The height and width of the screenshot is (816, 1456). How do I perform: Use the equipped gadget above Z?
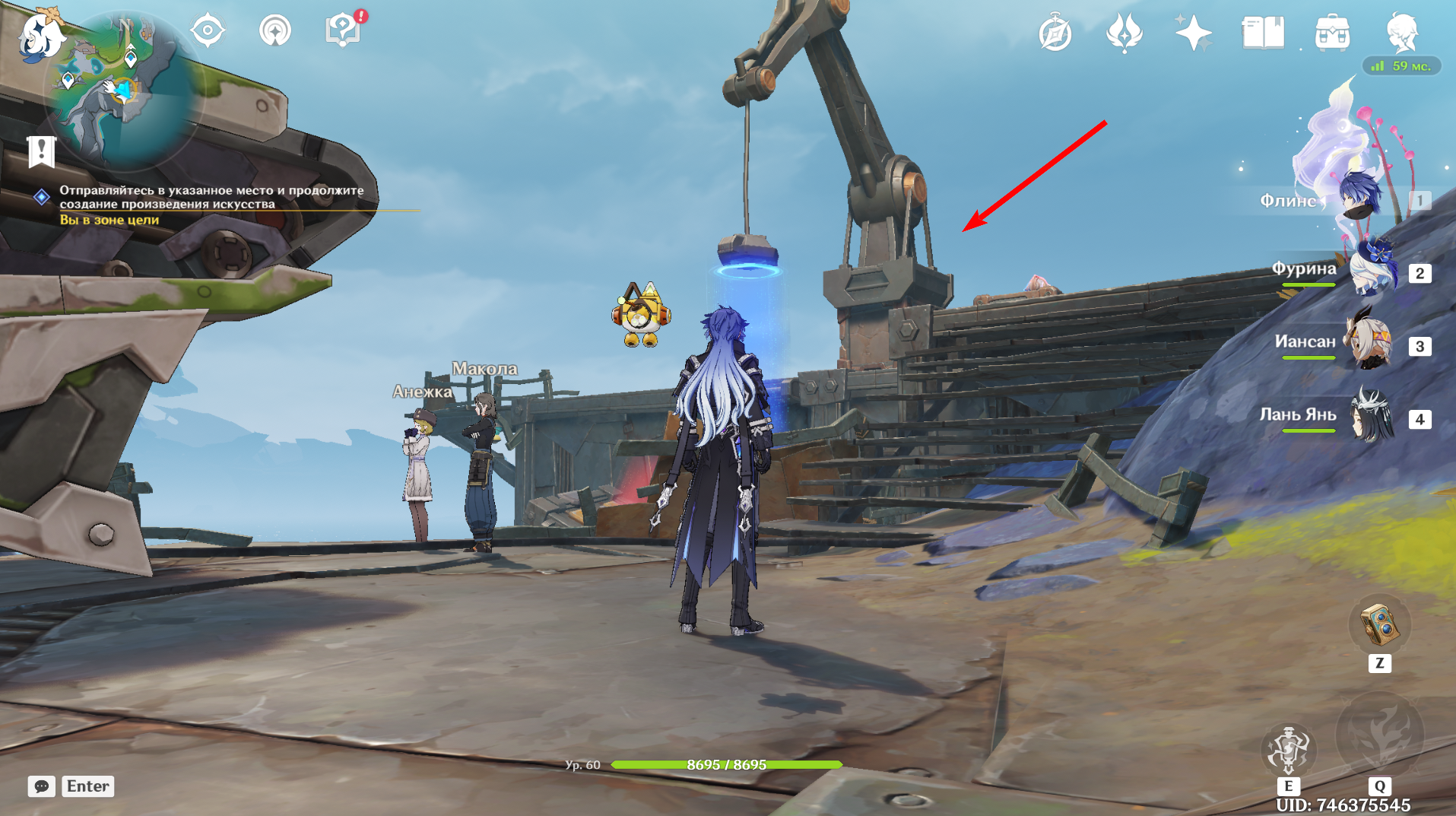point(1379,625)
